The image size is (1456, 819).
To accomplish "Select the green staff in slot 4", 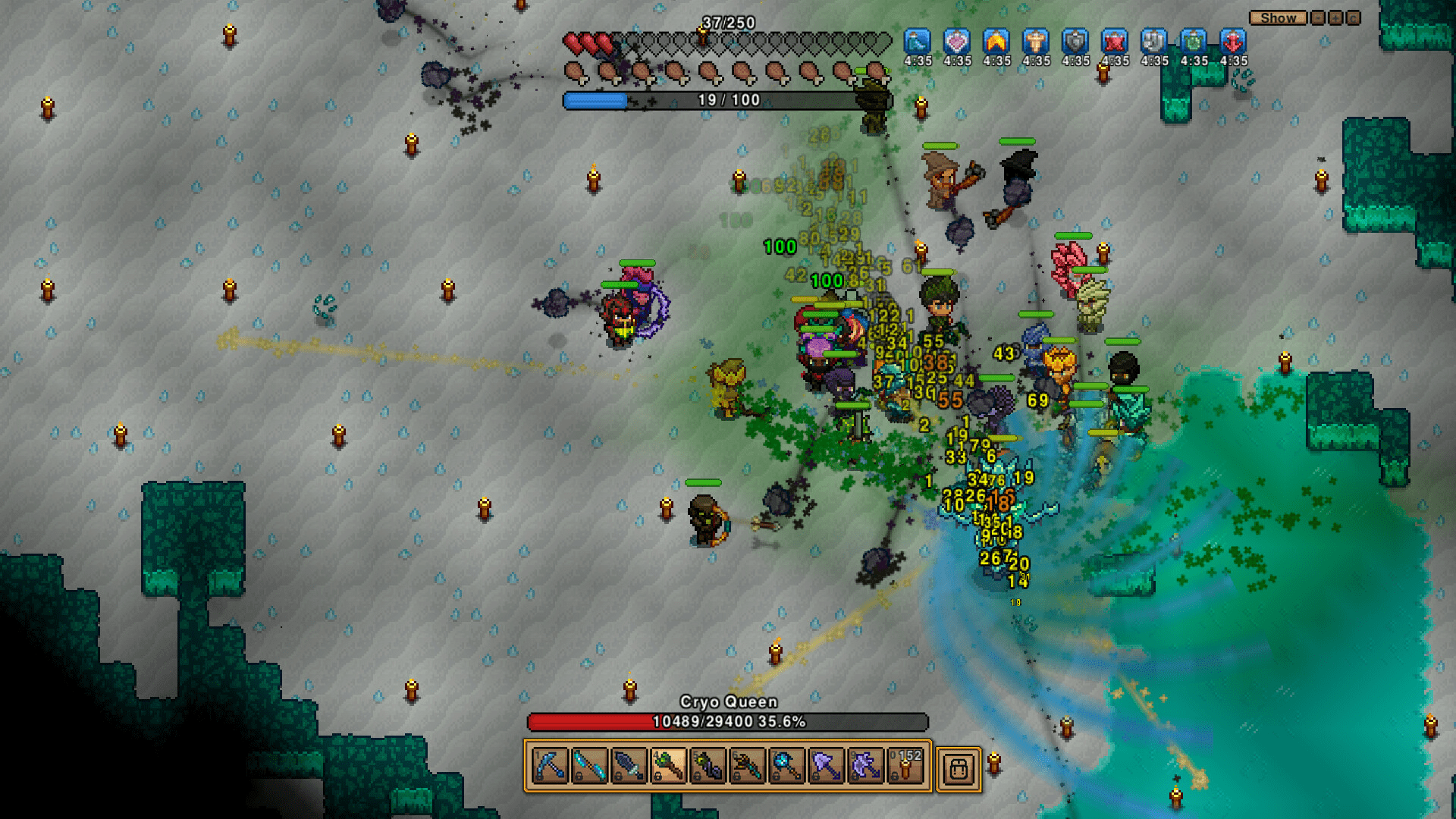I will click(x=668, y=766).
